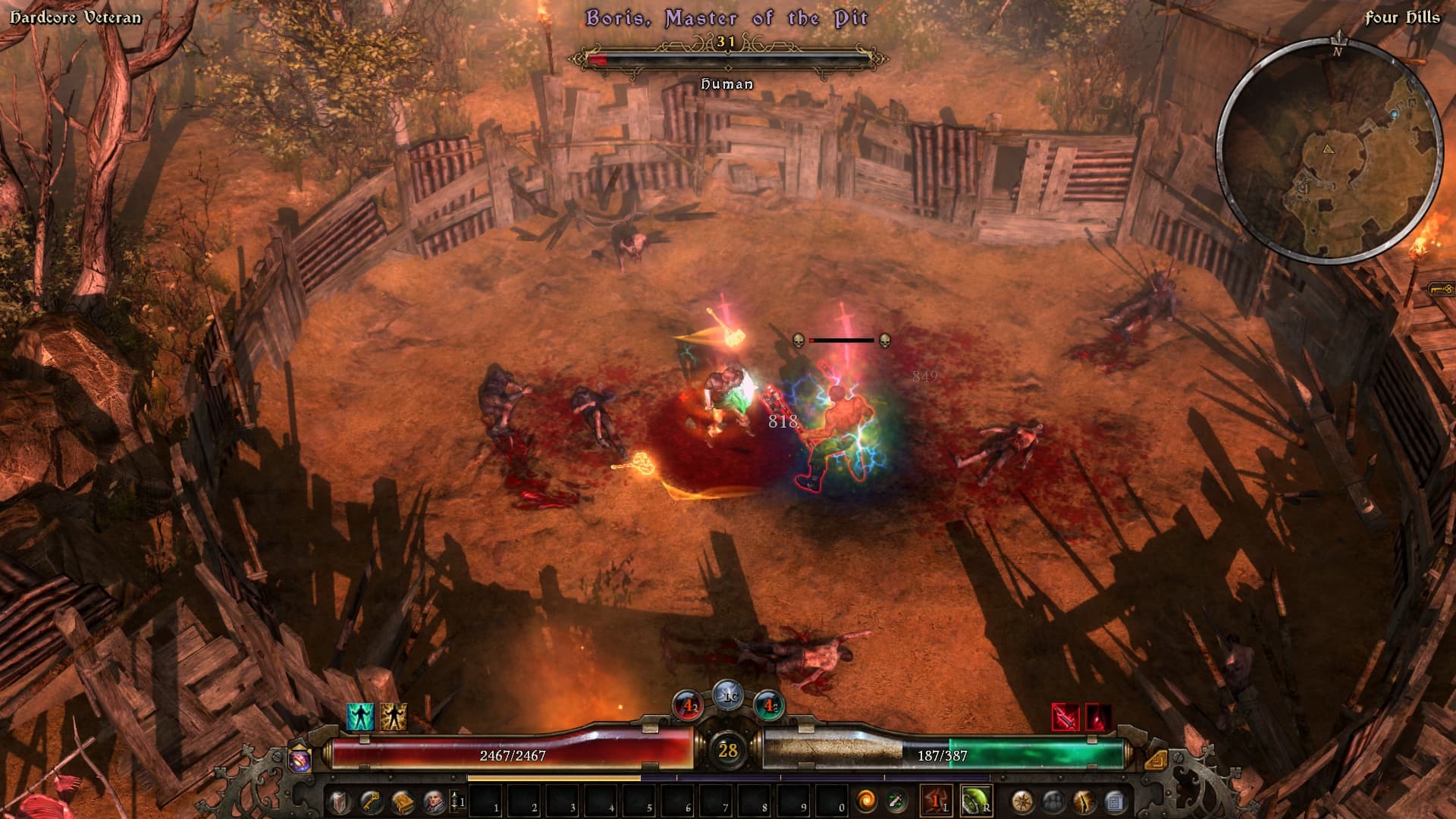Click the gold square toggle beside energy bar
This screenshot has height=819, width=1456.
tap(1156, 760)
